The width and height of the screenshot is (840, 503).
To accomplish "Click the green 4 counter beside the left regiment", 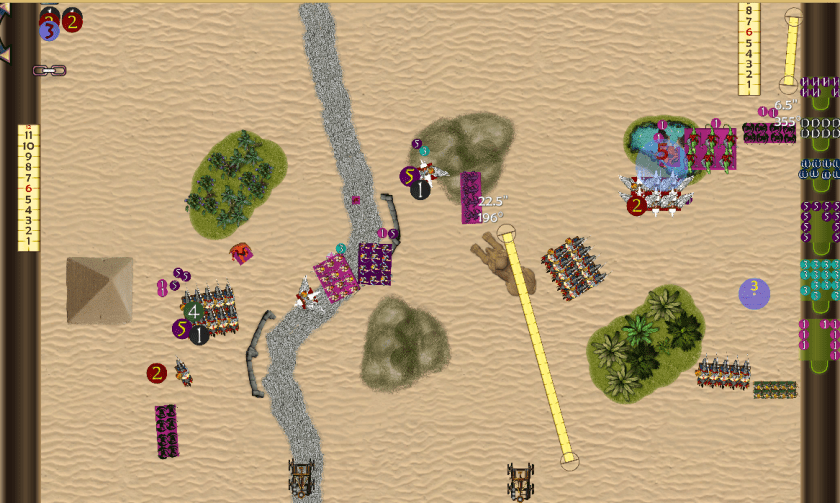I will 194,311.
